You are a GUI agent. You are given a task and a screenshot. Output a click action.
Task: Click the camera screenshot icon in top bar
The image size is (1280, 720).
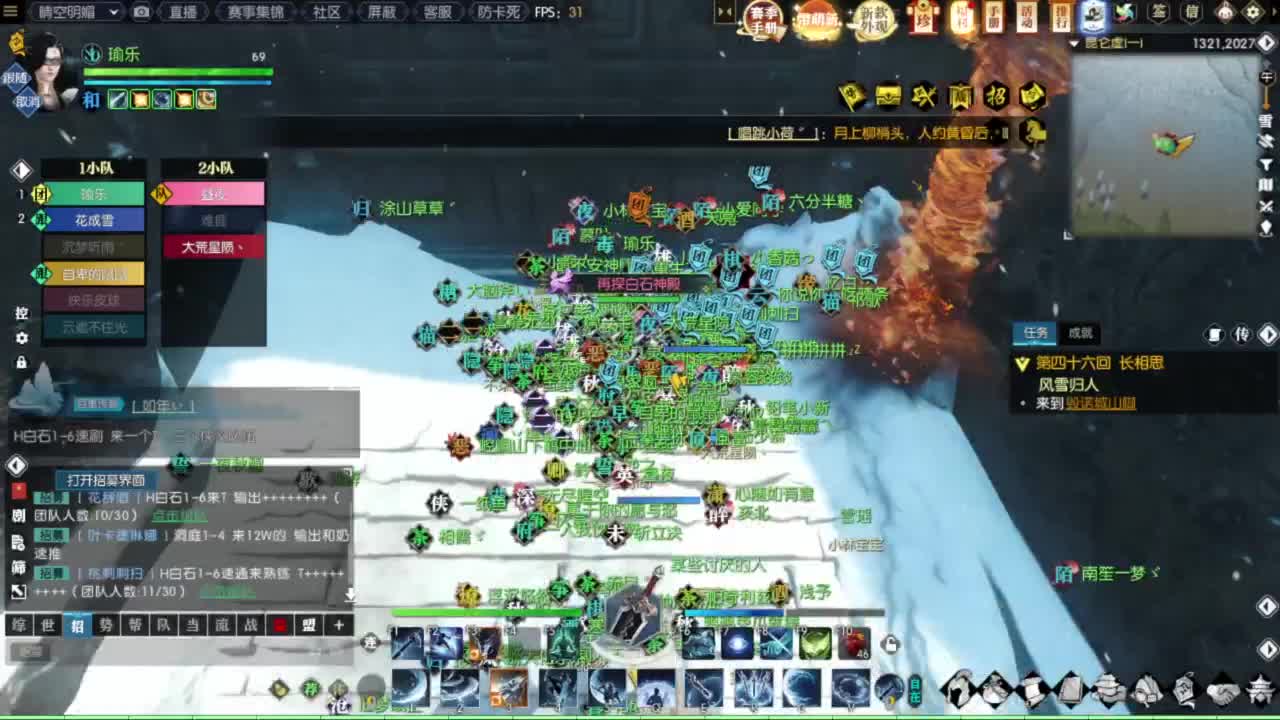[141, 13]
